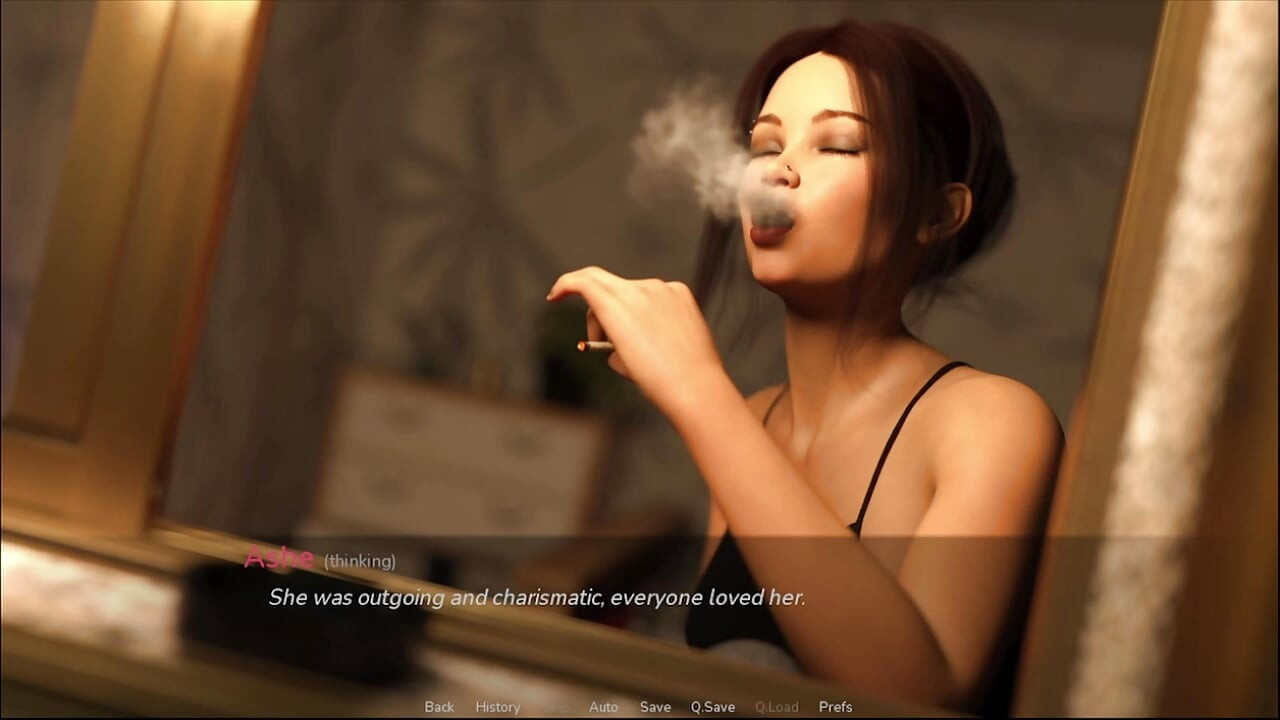Load the last quicksave with Q.Load
Viewport: 1280px width, 720px height.
(x=777, y=707)
